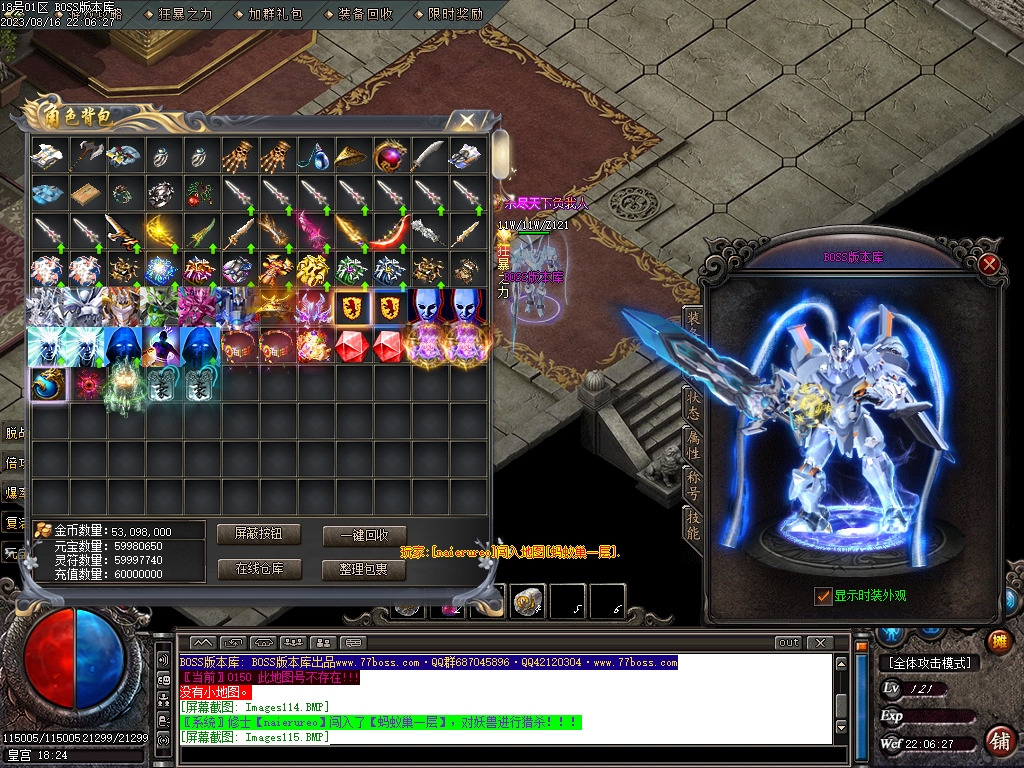Sort the bag with 整理包裹

click(x=364, y=569)
